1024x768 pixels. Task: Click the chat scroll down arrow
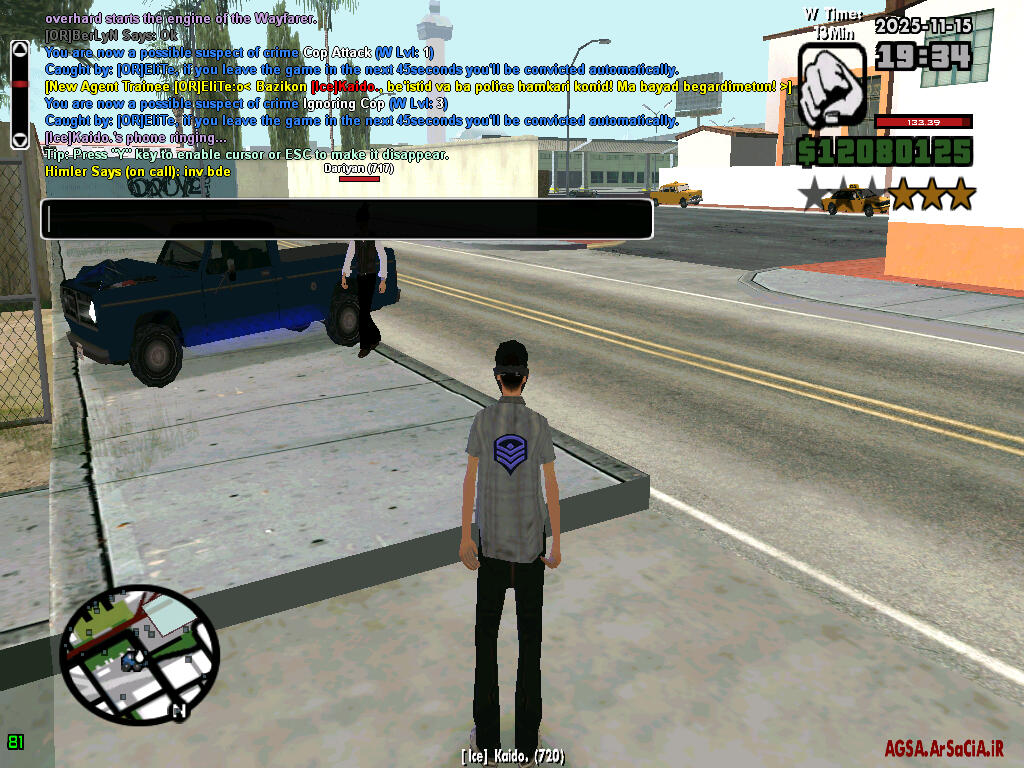point(19,138)
